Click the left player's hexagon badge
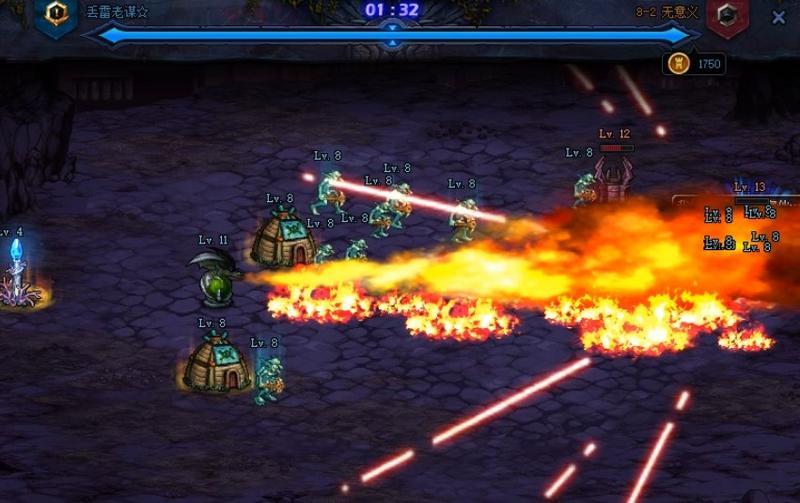 point(56,14)
